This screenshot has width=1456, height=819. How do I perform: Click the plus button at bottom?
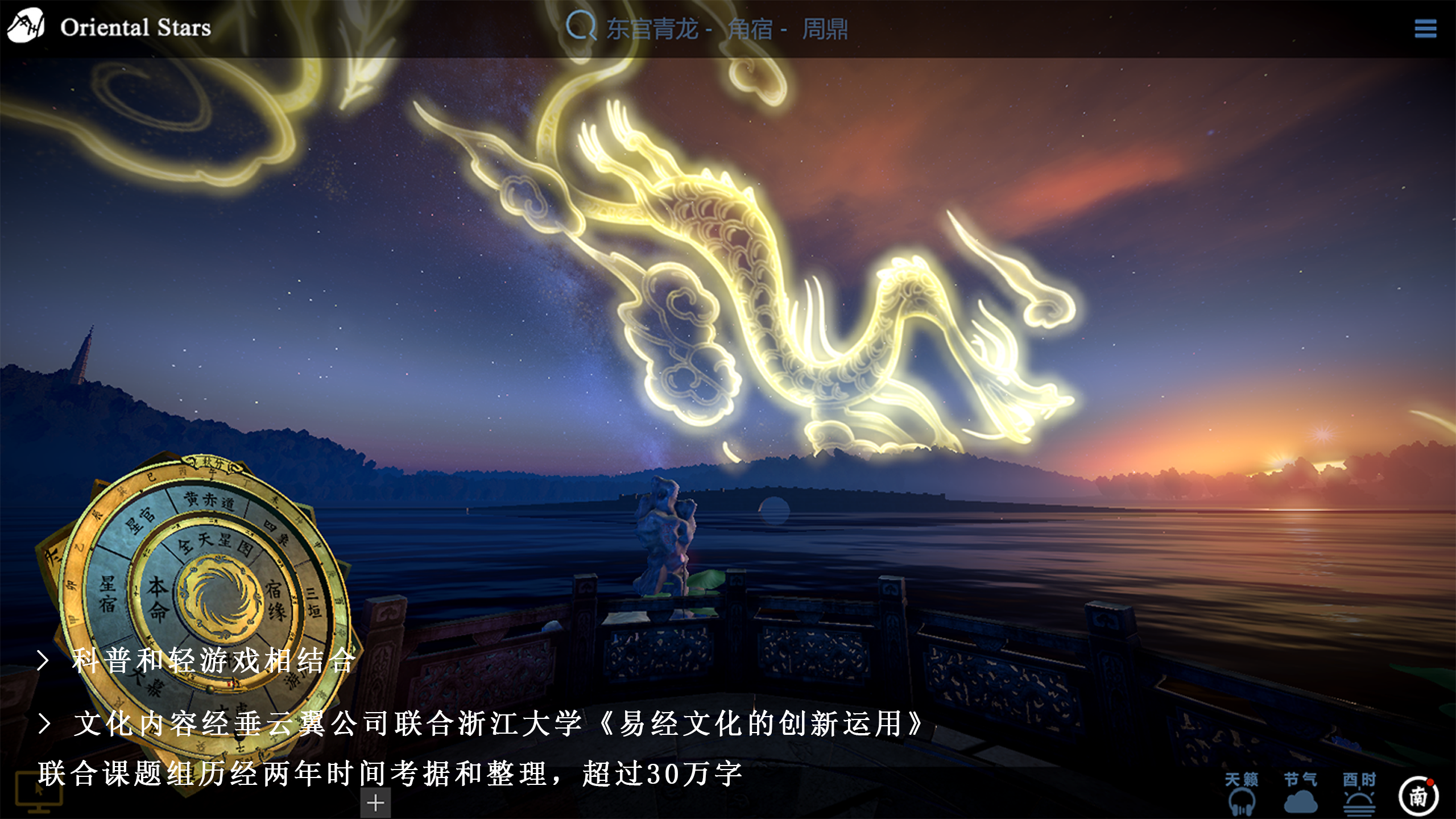tap(375, 803)
